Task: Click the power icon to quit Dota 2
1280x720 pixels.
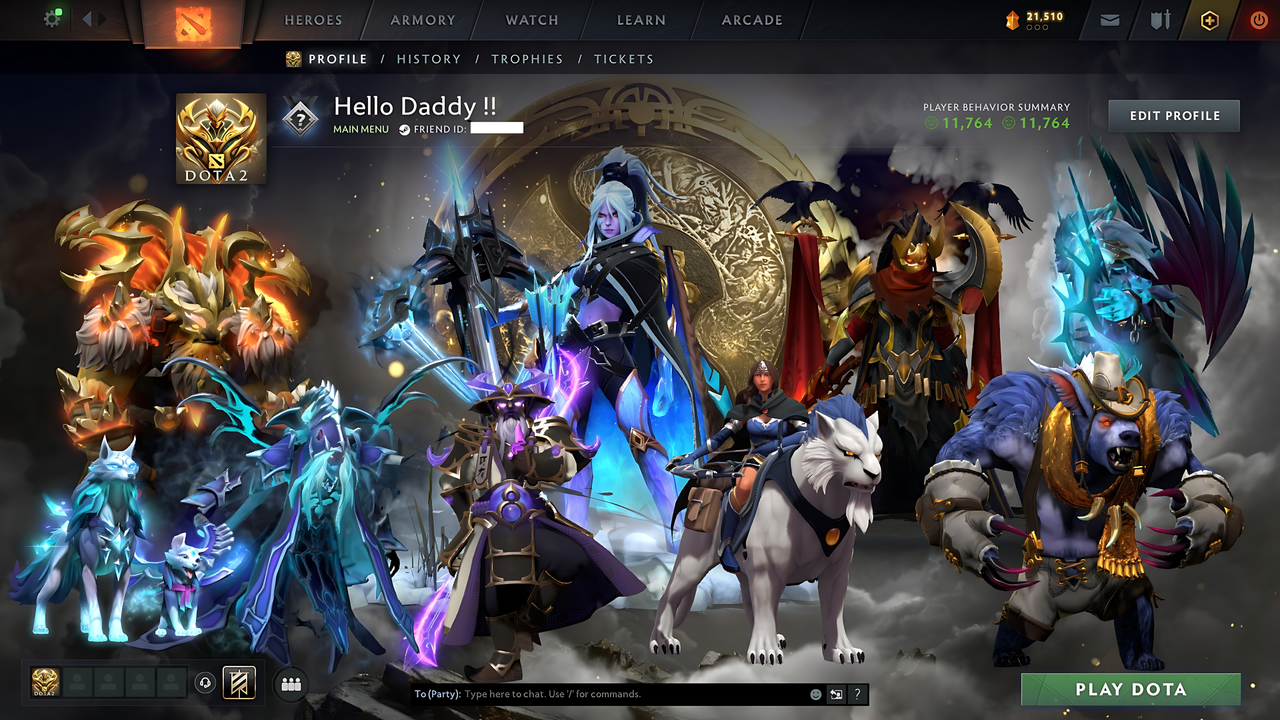Action: pos(1258,19)
